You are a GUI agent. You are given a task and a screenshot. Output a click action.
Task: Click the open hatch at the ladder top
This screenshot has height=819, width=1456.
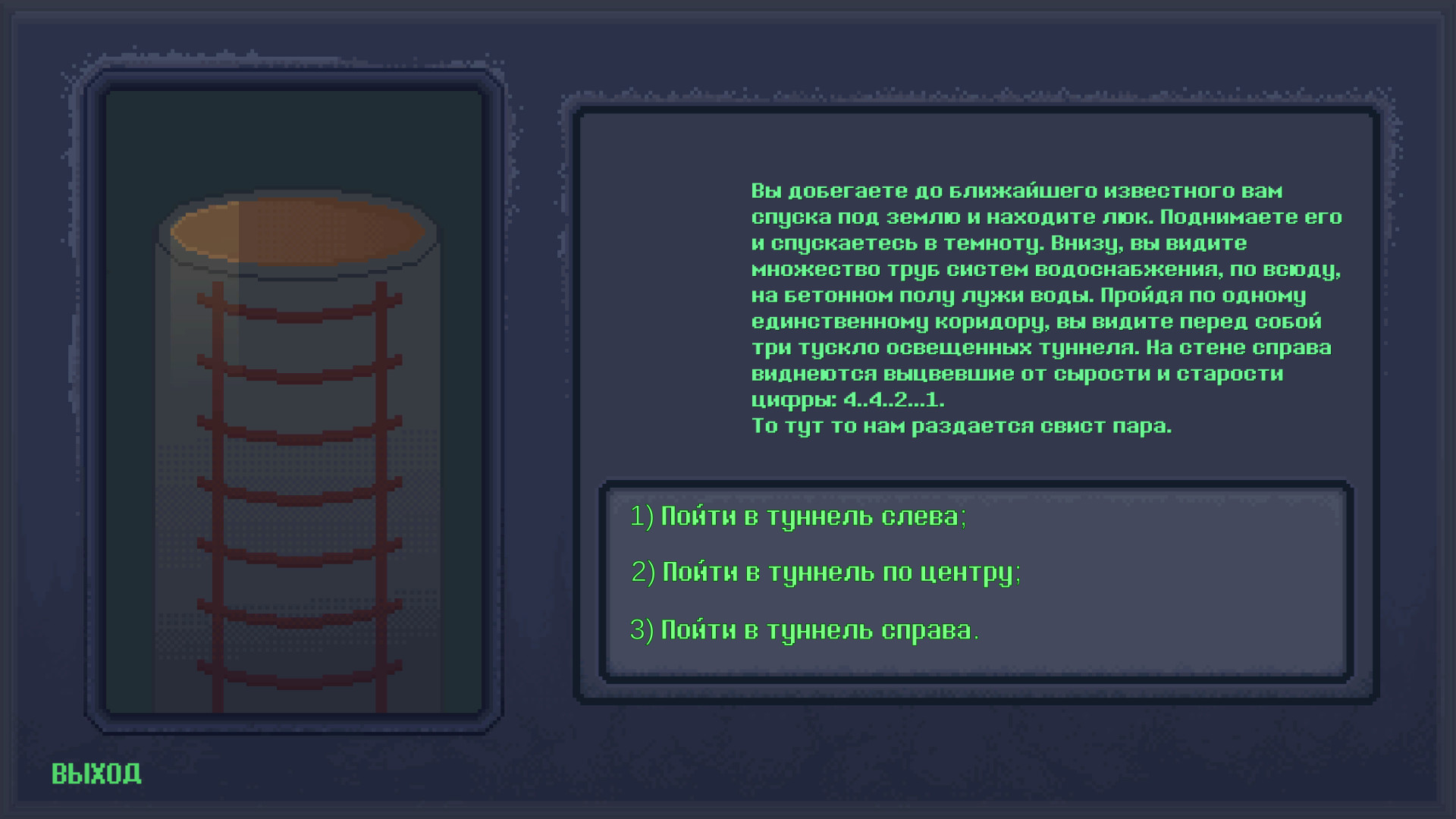[296, 227]
